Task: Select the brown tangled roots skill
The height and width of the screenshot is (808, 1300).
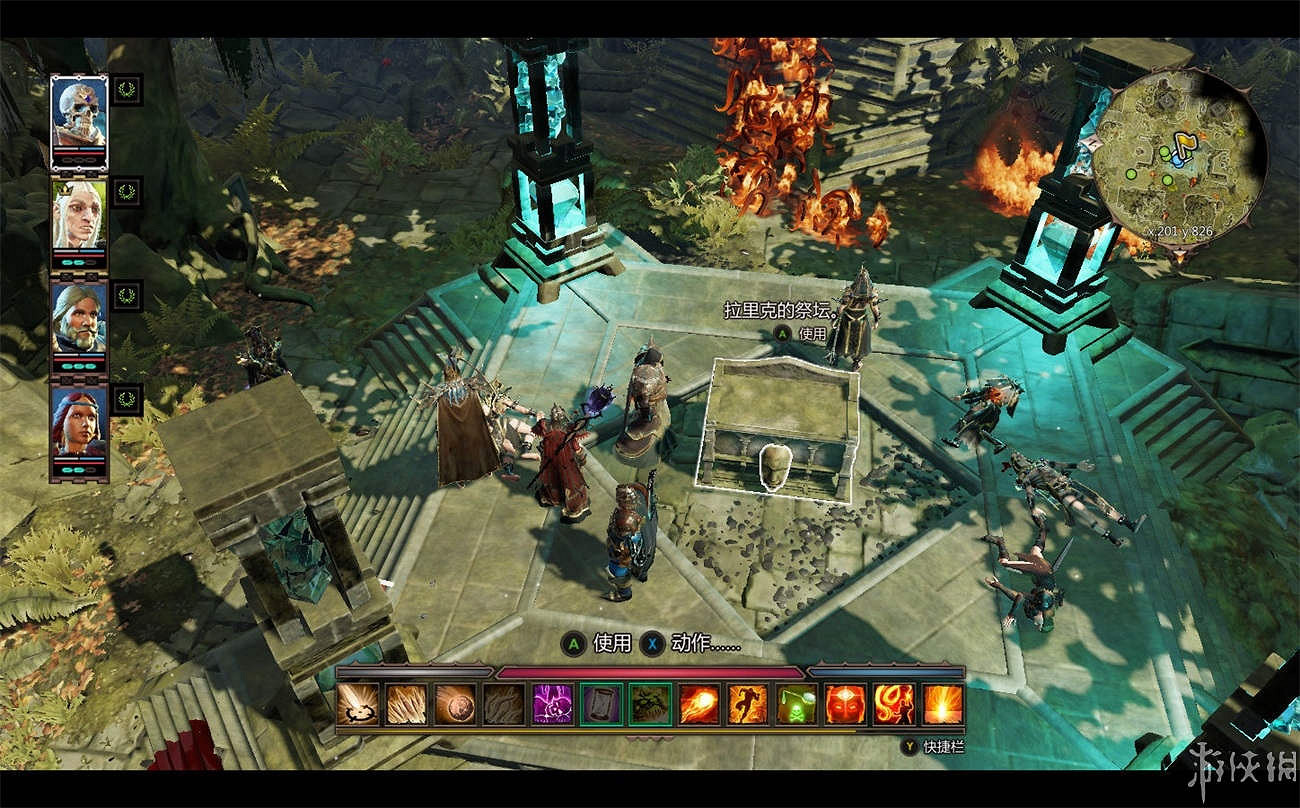Action: point(504,704)
